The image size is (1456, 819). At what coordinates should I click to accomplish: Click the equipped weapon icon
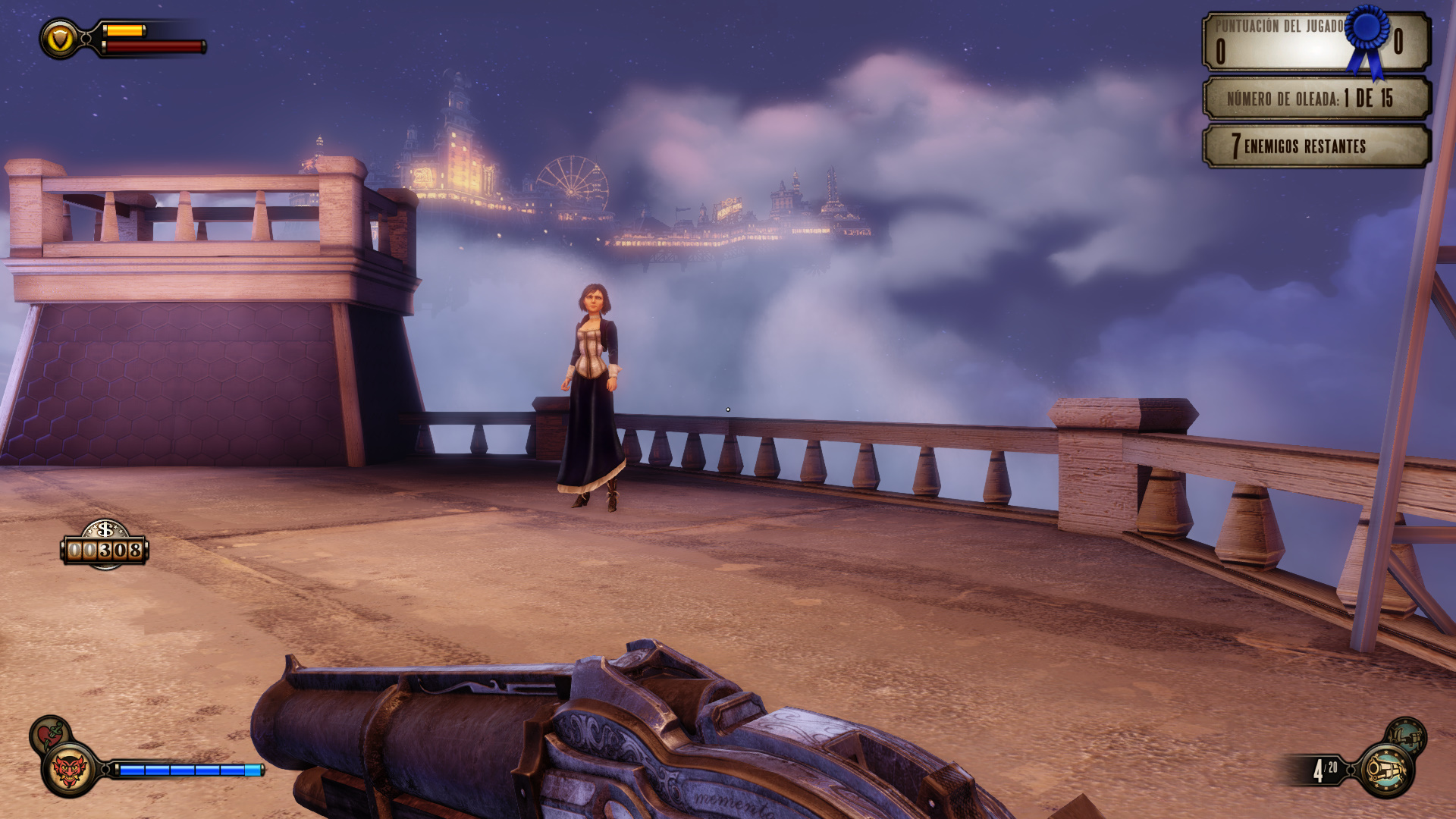[x=1386, y=770]
